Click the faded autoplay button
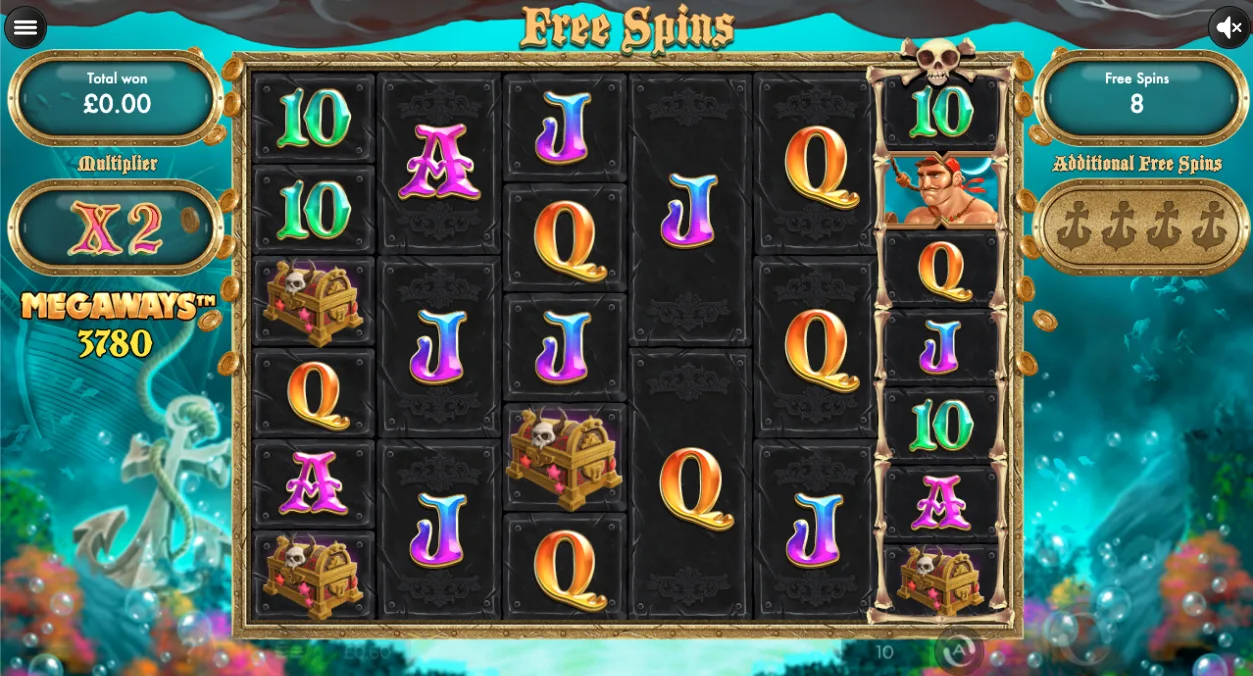 click(957, 652)
